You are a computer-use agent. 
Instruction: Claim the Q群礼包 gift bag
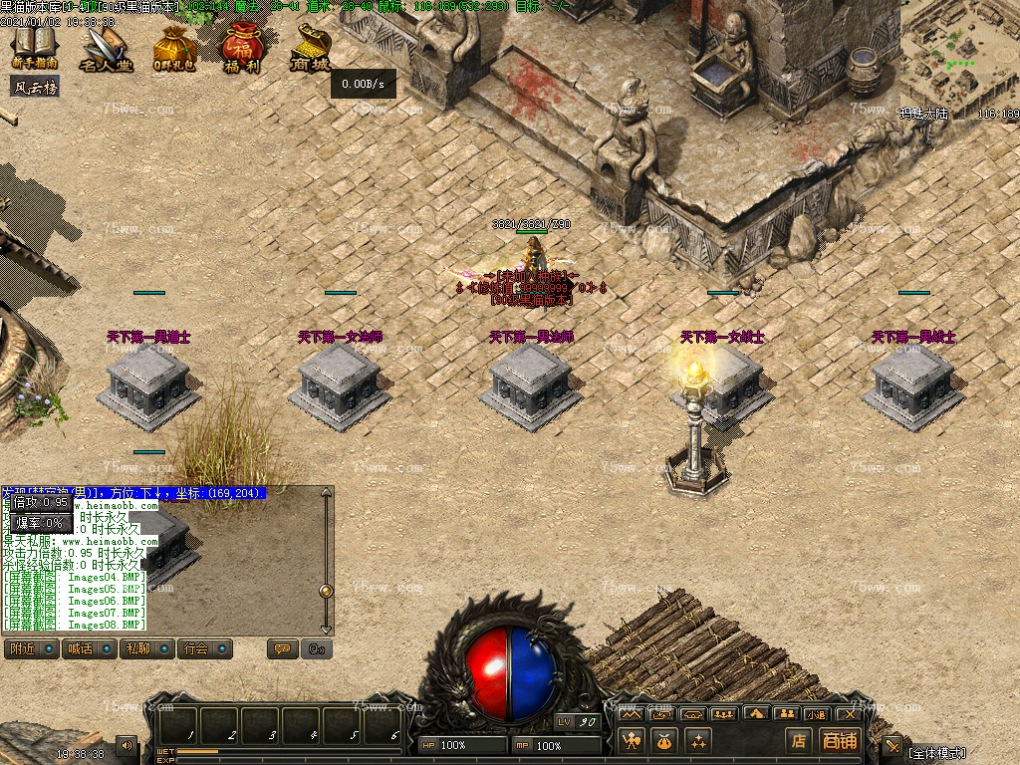(x=175, y=49)
